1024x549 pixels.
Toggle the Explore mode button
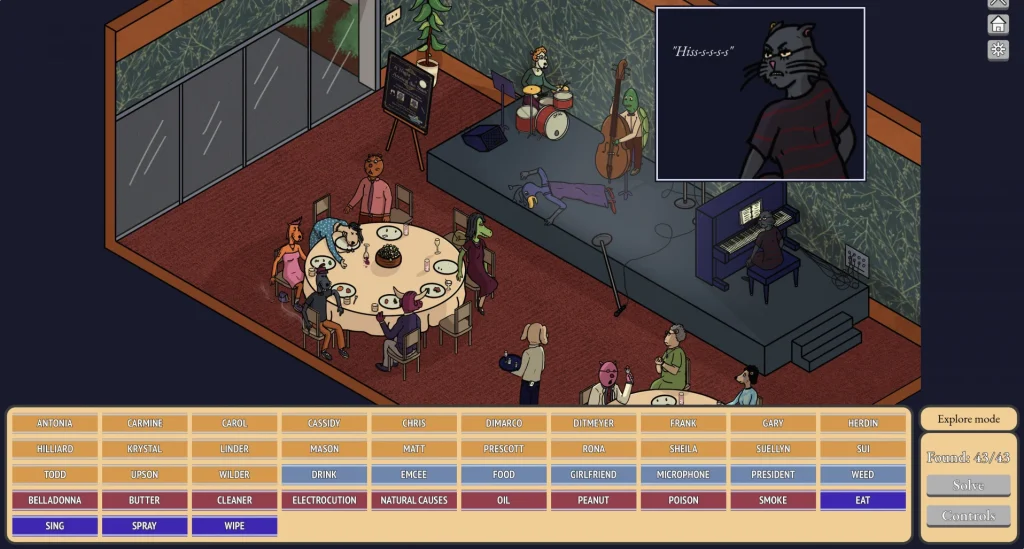[967, 419]
